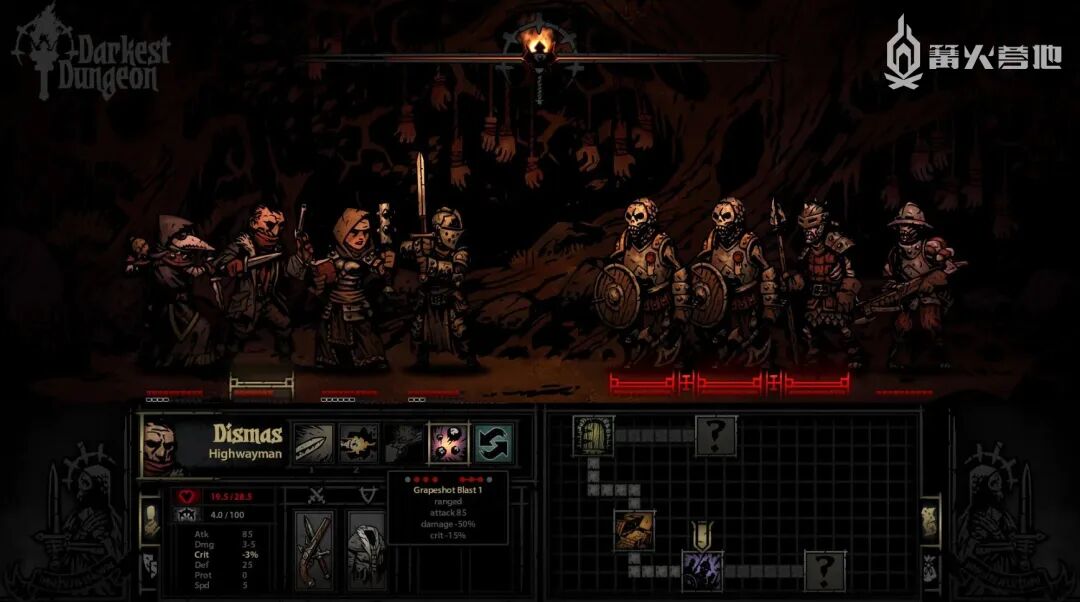The width and height of the screenshot is (1080, 602).
Task: Choose the unknown room beside the battle room
Action: pos(824,570)
